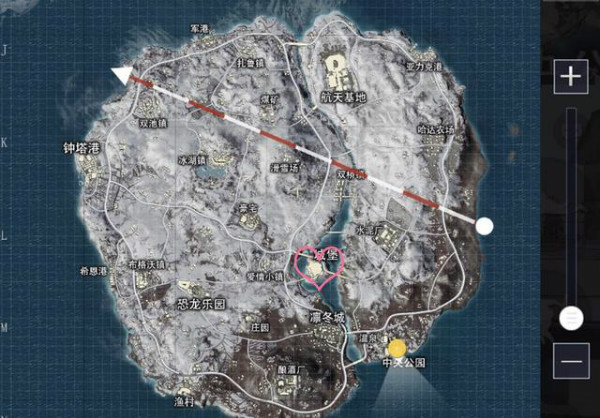Click the map zoom-in plus button
This screenshot has height=418, width=600.
click(x=571, y=77)
